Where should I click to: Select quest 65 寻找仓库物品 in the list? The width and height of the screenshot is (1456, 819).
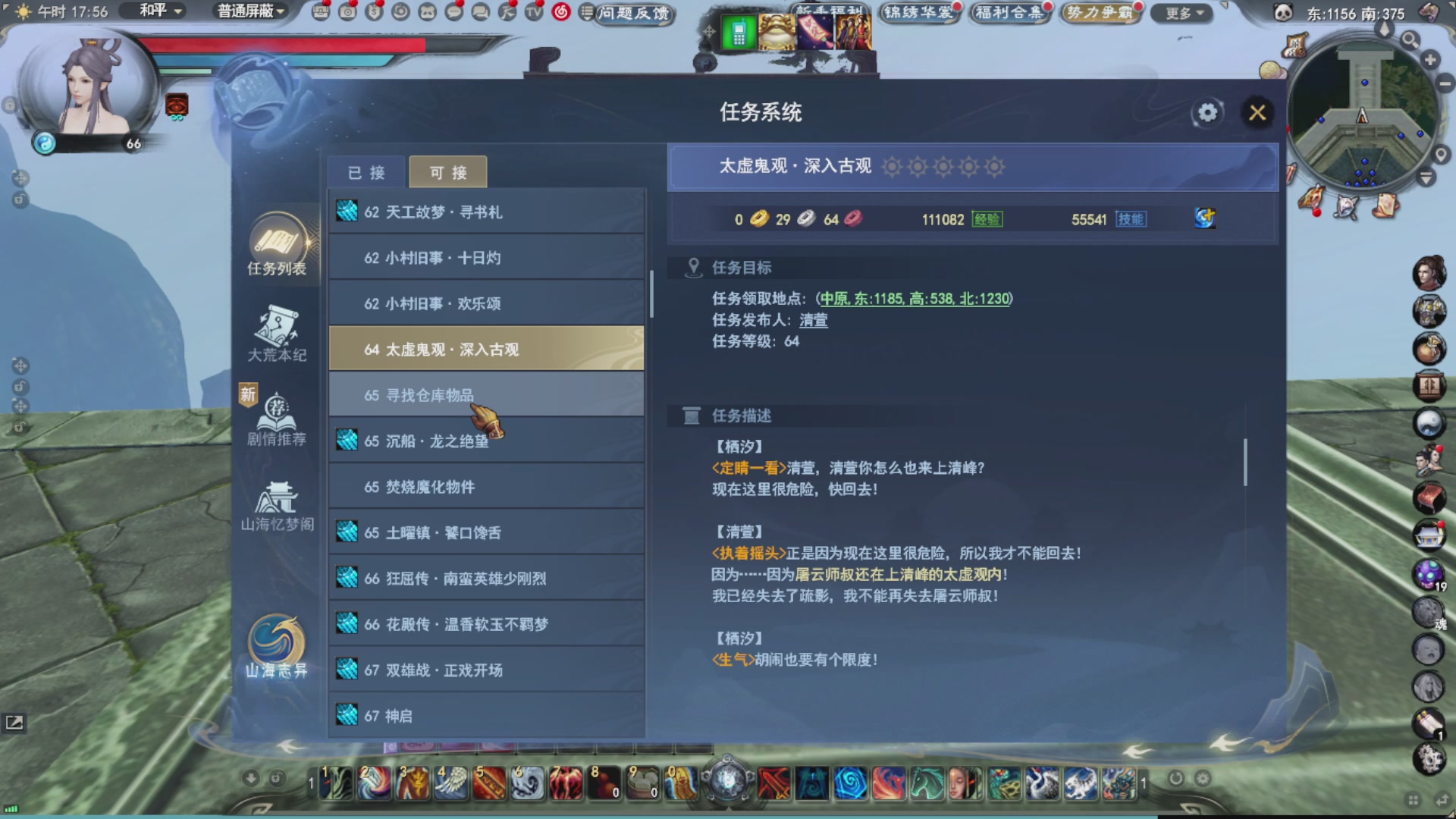coord(485,394)
